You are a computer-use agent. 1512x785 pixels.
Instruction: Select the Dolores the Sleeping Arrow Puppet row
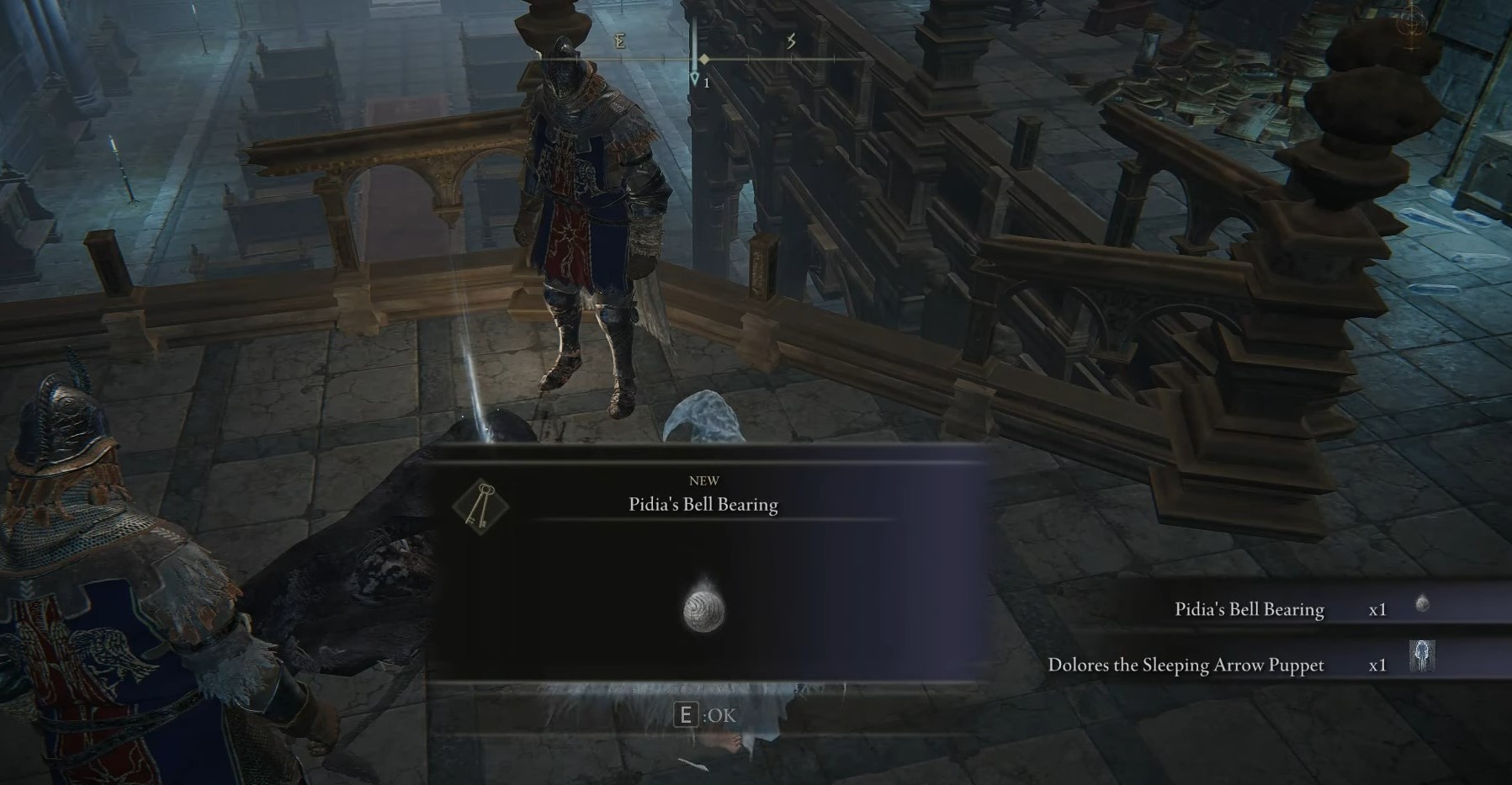pos(1186,664)
